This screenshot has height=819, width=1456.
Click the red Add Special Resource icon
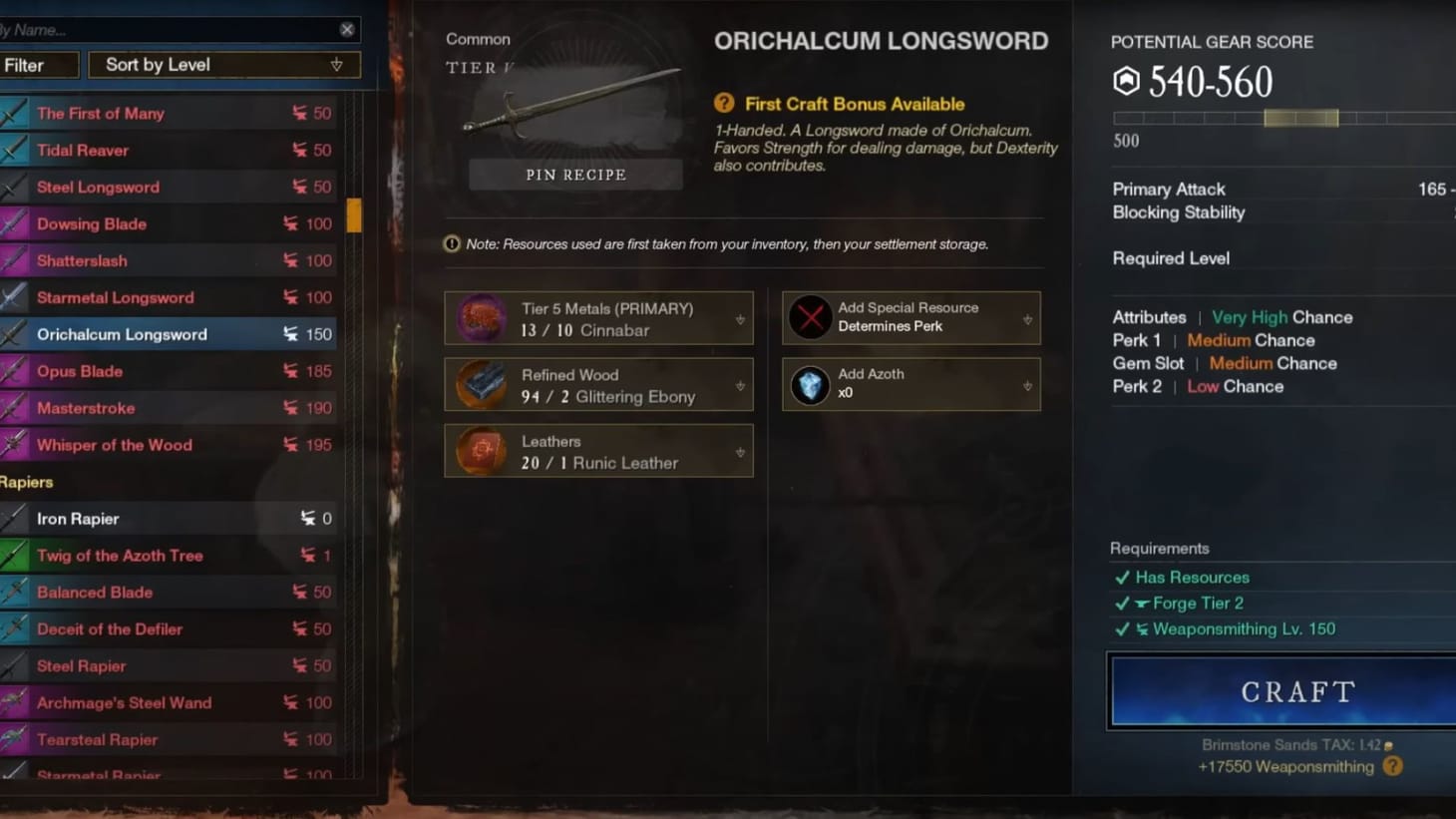pyautogui.click(x=810, y=317)
